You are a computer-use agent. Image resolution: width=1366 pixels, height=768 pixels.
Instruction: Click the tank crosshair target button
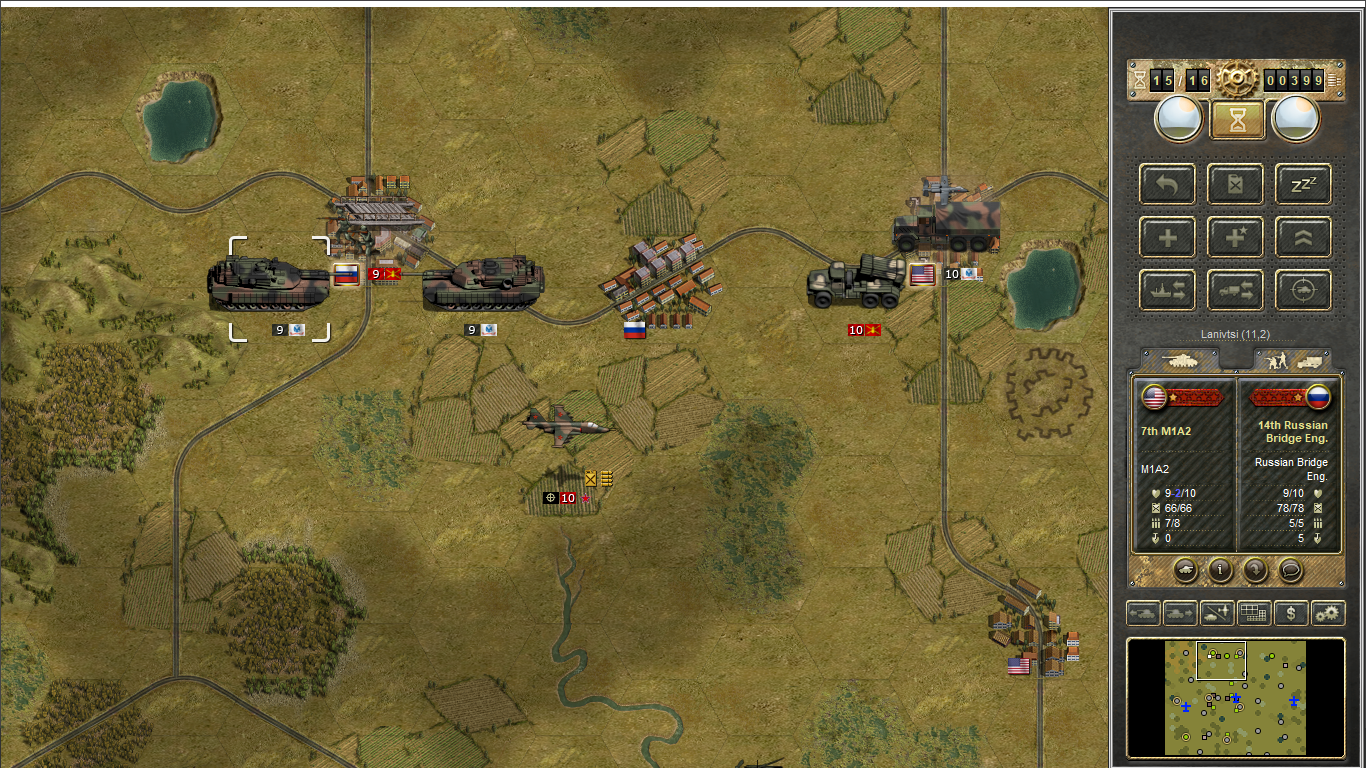[1303, 290]
